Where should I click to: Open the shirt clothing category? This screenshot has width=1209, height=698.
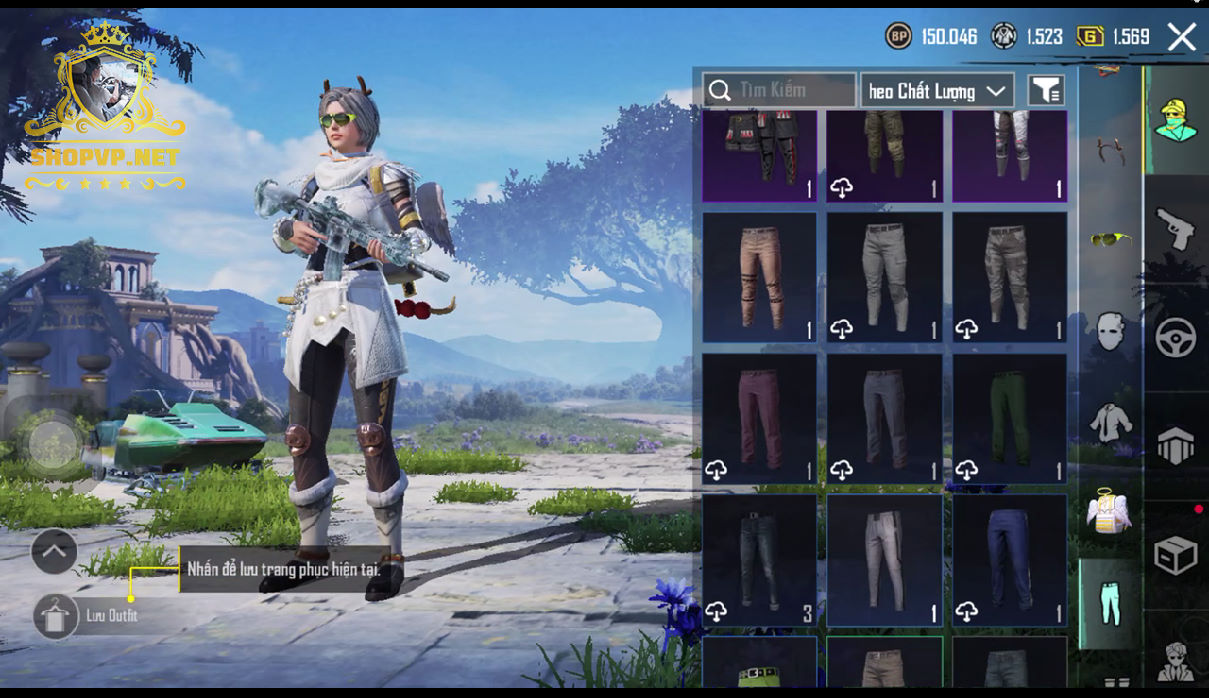pyautogui.click(x=1109, y=422)
